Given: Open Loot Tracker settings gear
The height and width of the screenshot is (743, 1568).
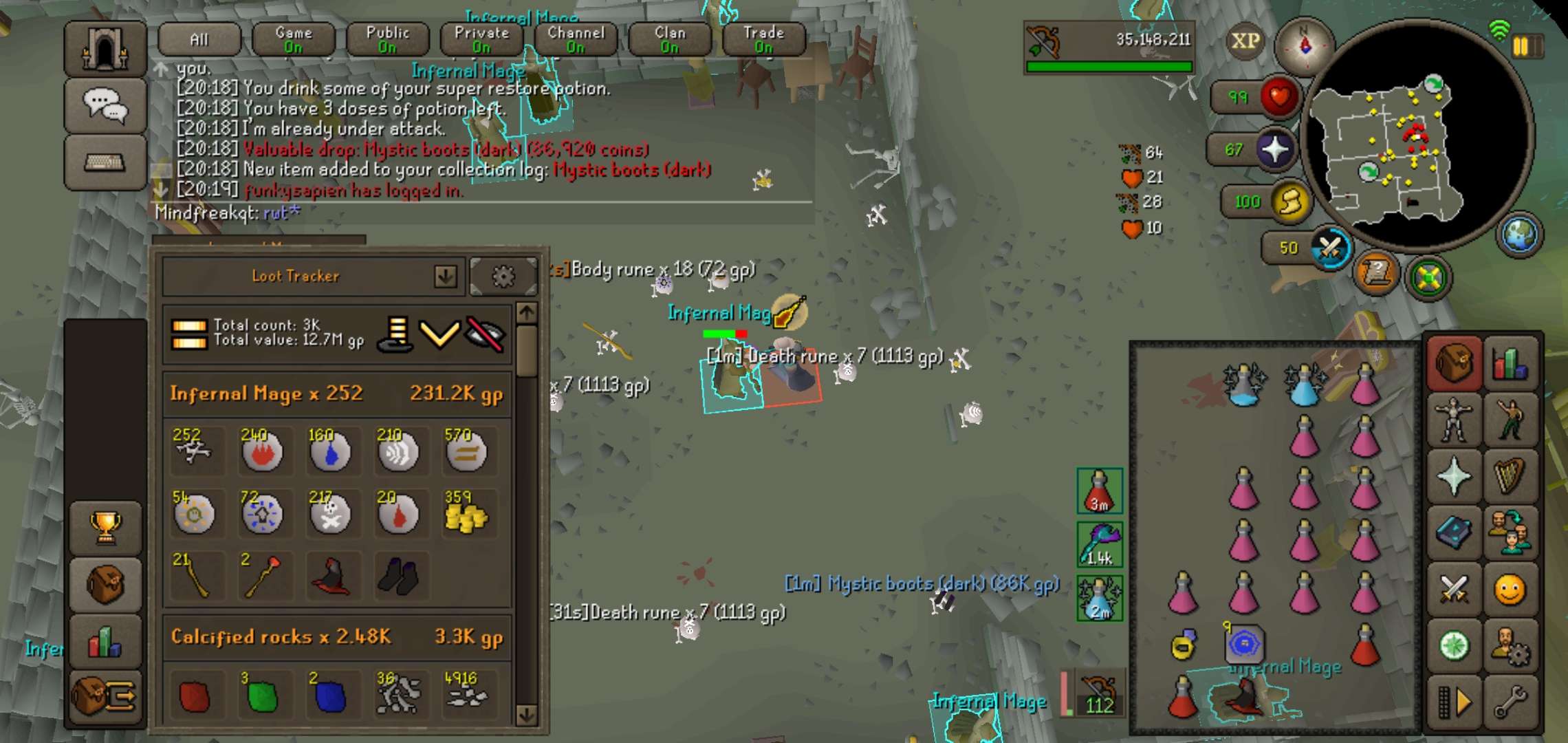Looking at the screenshot, I should click(503, 277).
